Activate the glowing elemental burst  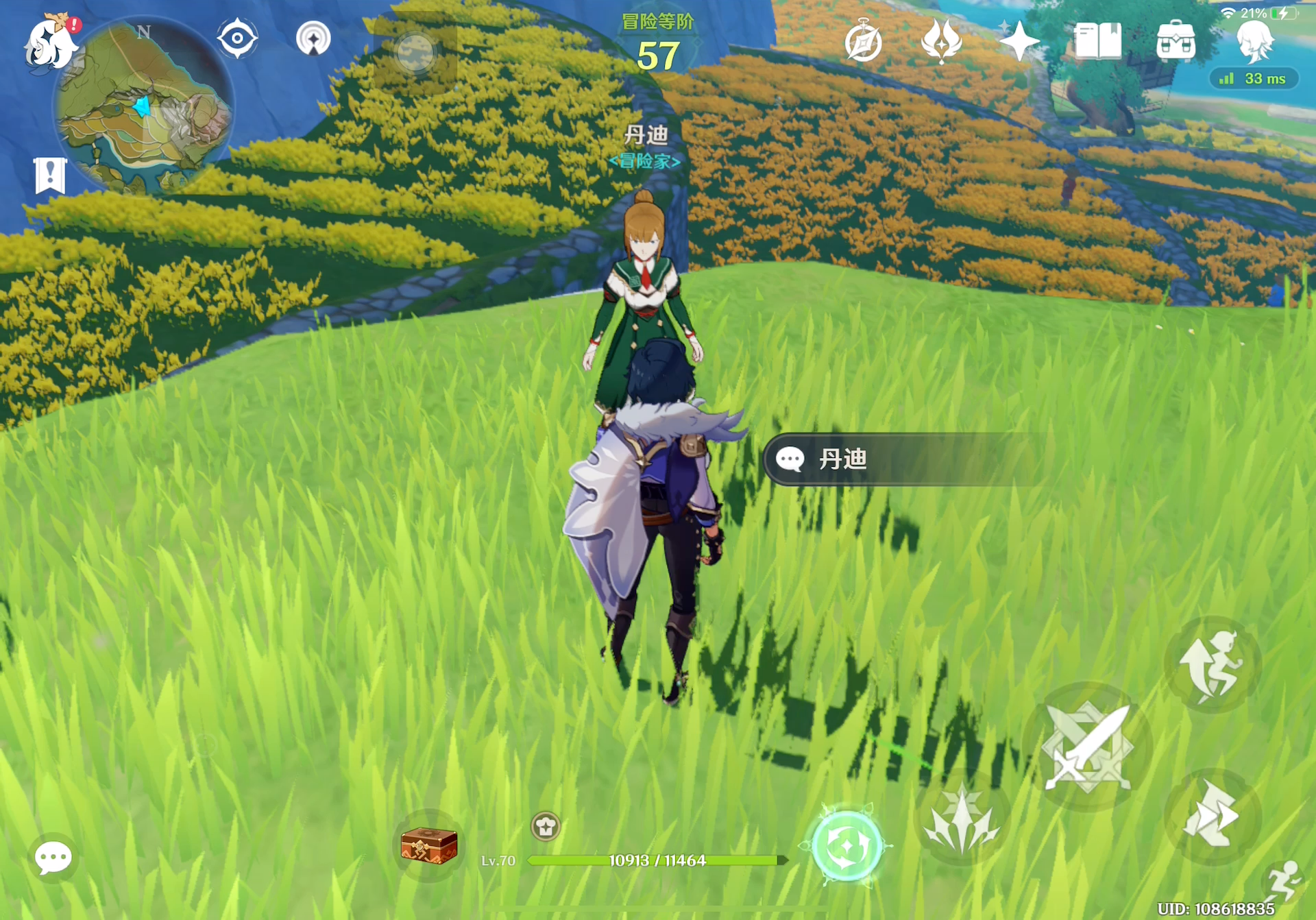847,847
